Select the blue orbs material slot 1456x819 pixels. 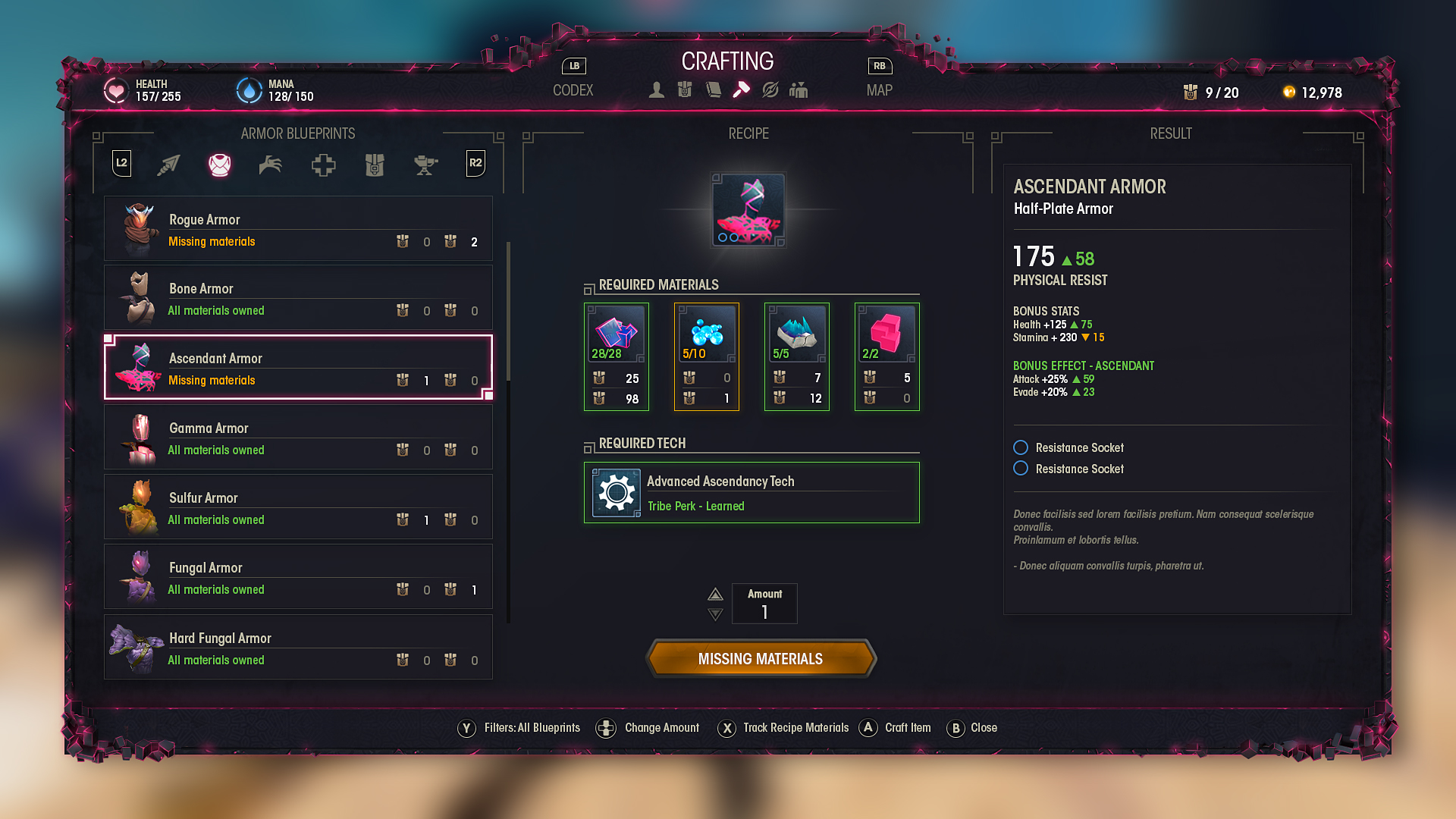click(707, 356)
